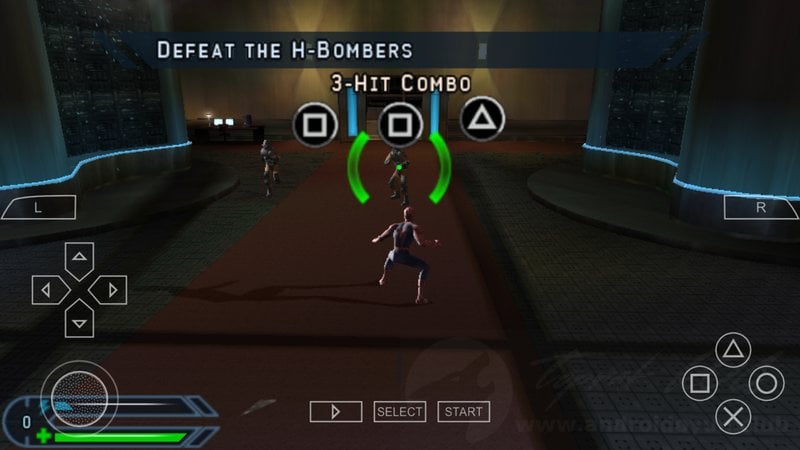Tap the virtual analog stick

78,393
